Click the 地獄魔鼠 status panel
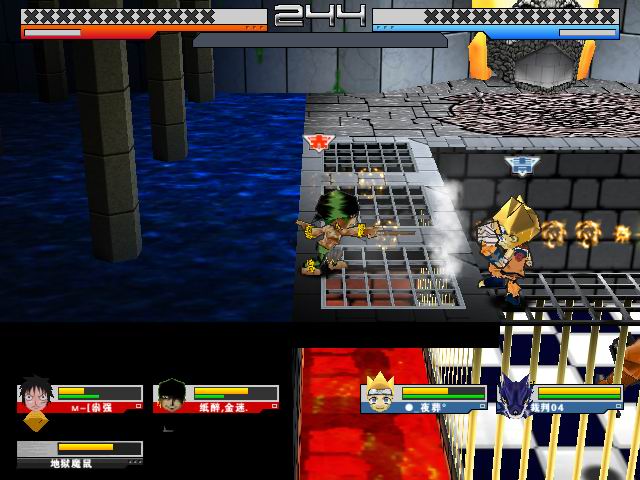Image resolution: width=640 pixels, height=480 pixels. tap(80, 454)
